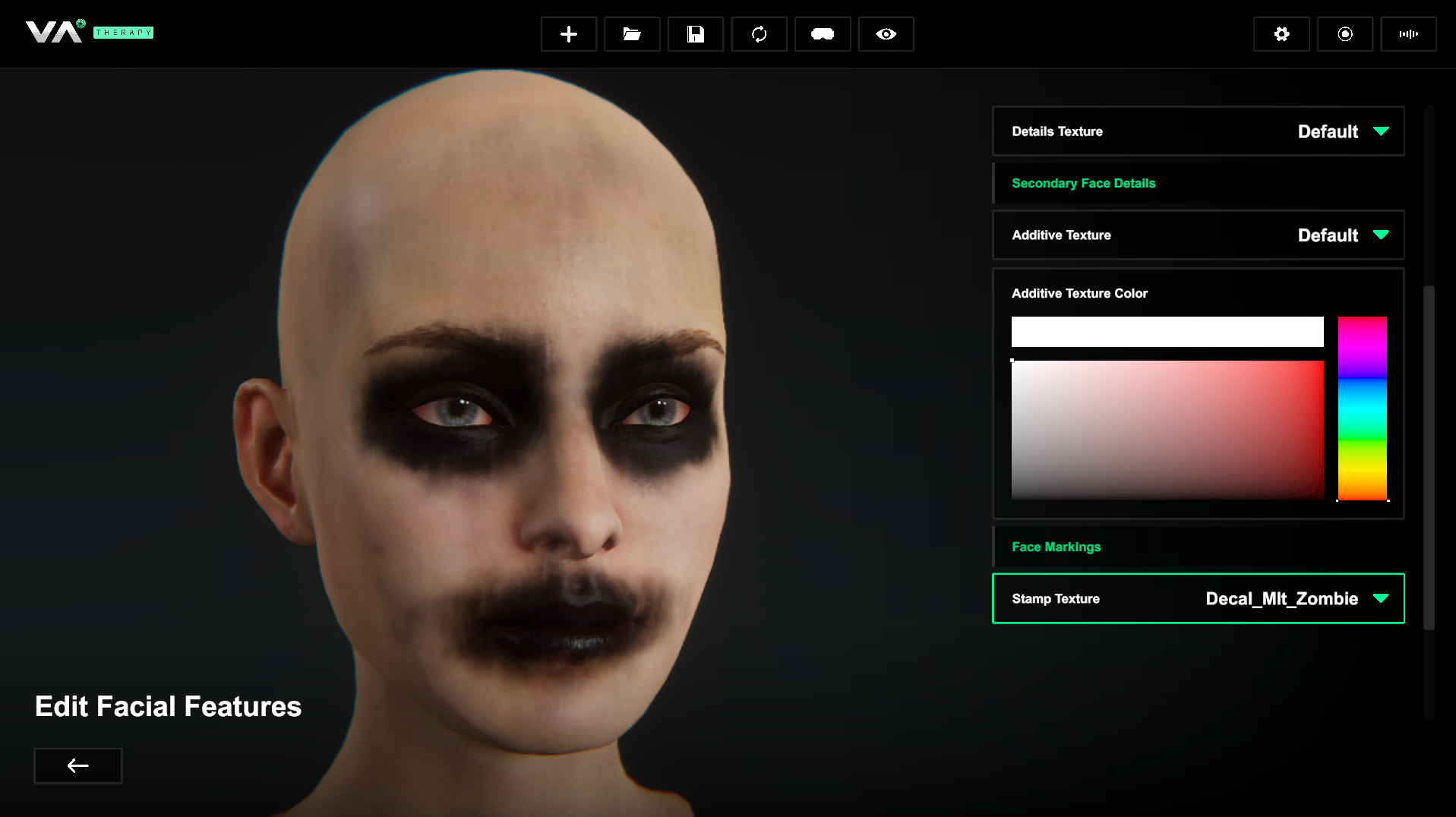Save with the floppy disk icon
This screenshot has width=1456, height=817.
(x=695, y=34)
